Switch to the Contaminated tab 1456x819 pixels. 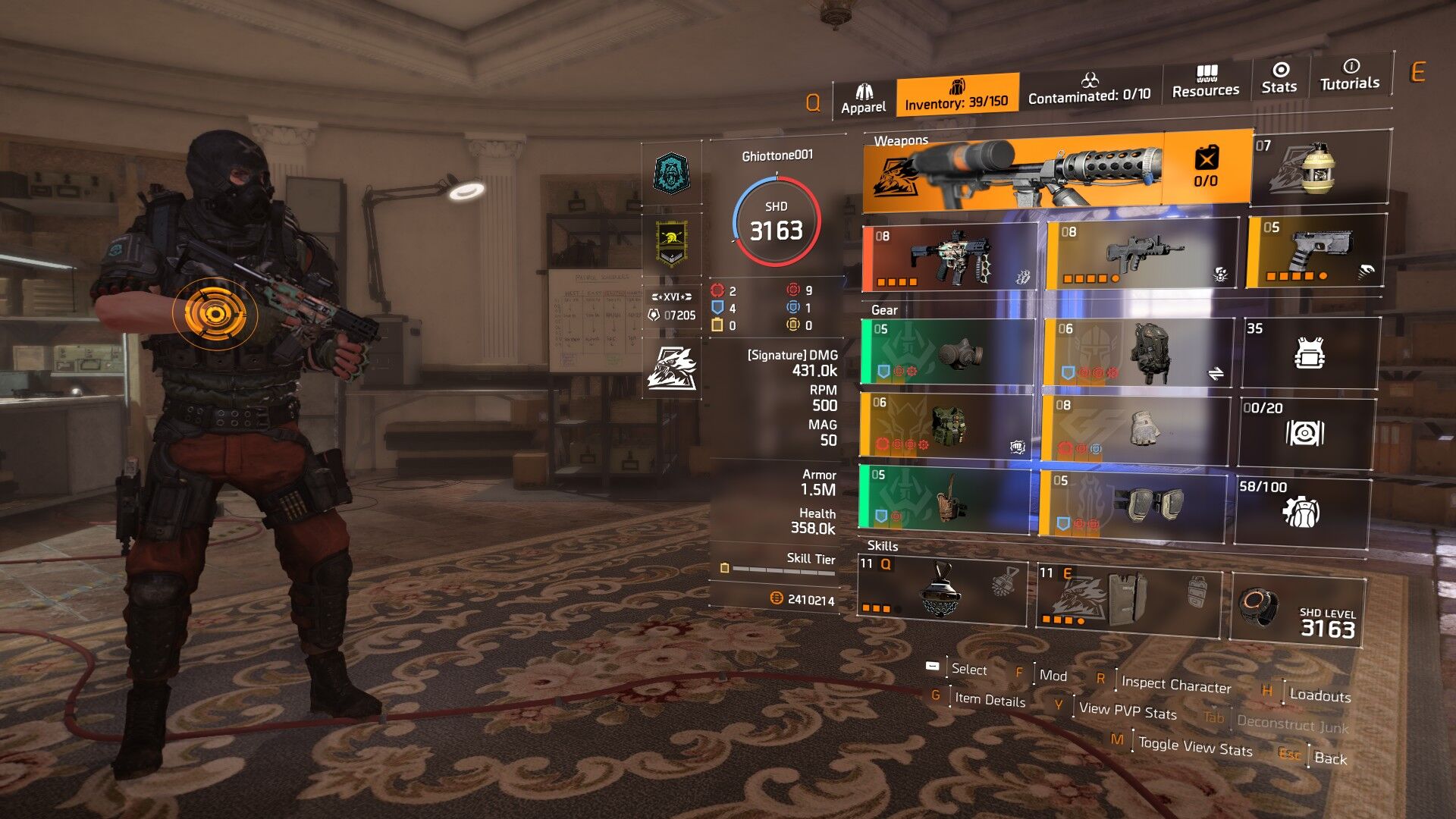1089,89
